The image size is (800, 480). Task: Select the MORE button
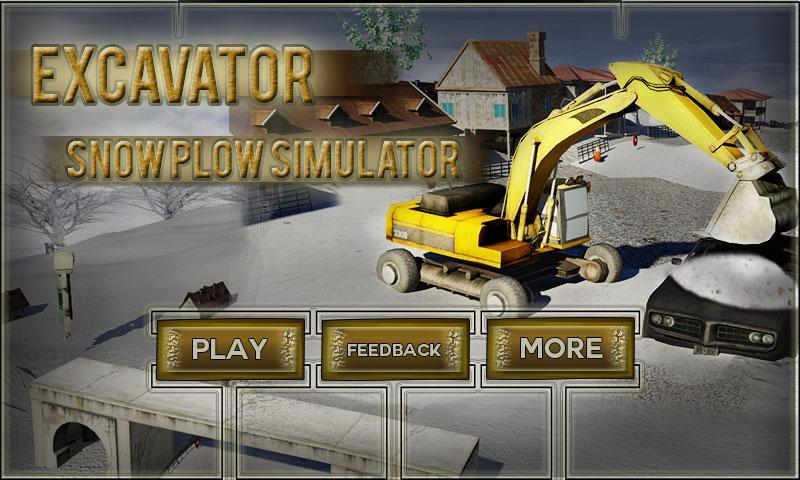560,348
